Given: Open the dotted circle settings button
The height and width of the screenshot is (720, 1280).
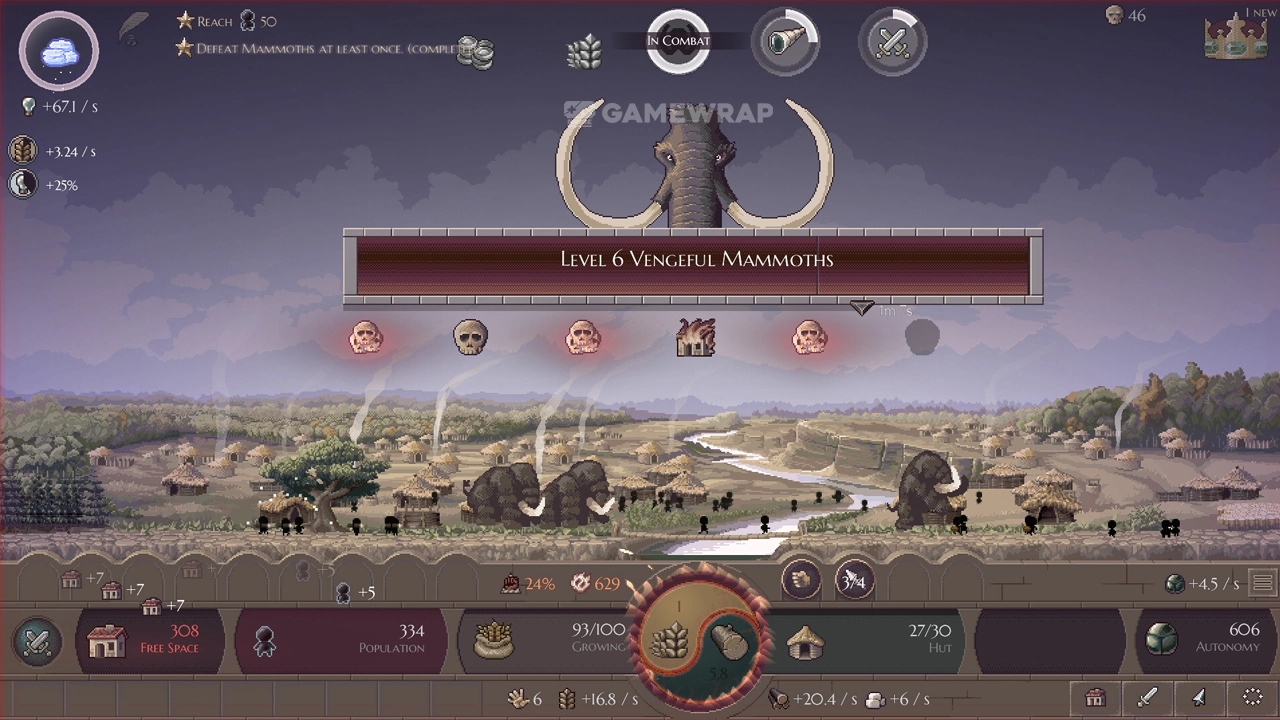Looking at the screenshot, I should tap(1252, 697).
